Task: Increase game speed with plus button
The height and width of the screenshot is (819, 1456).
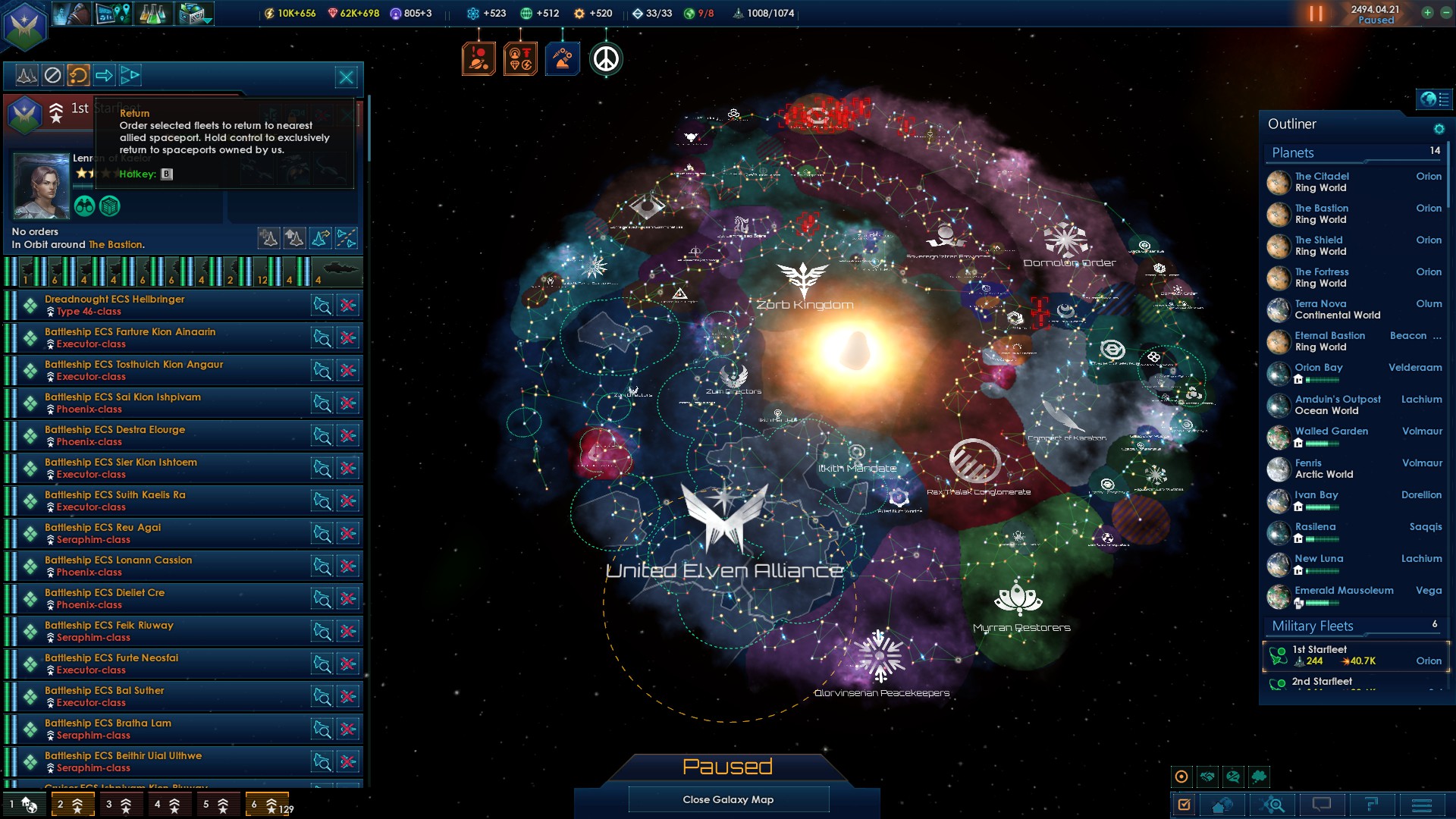Action: tap(1427, 13)
